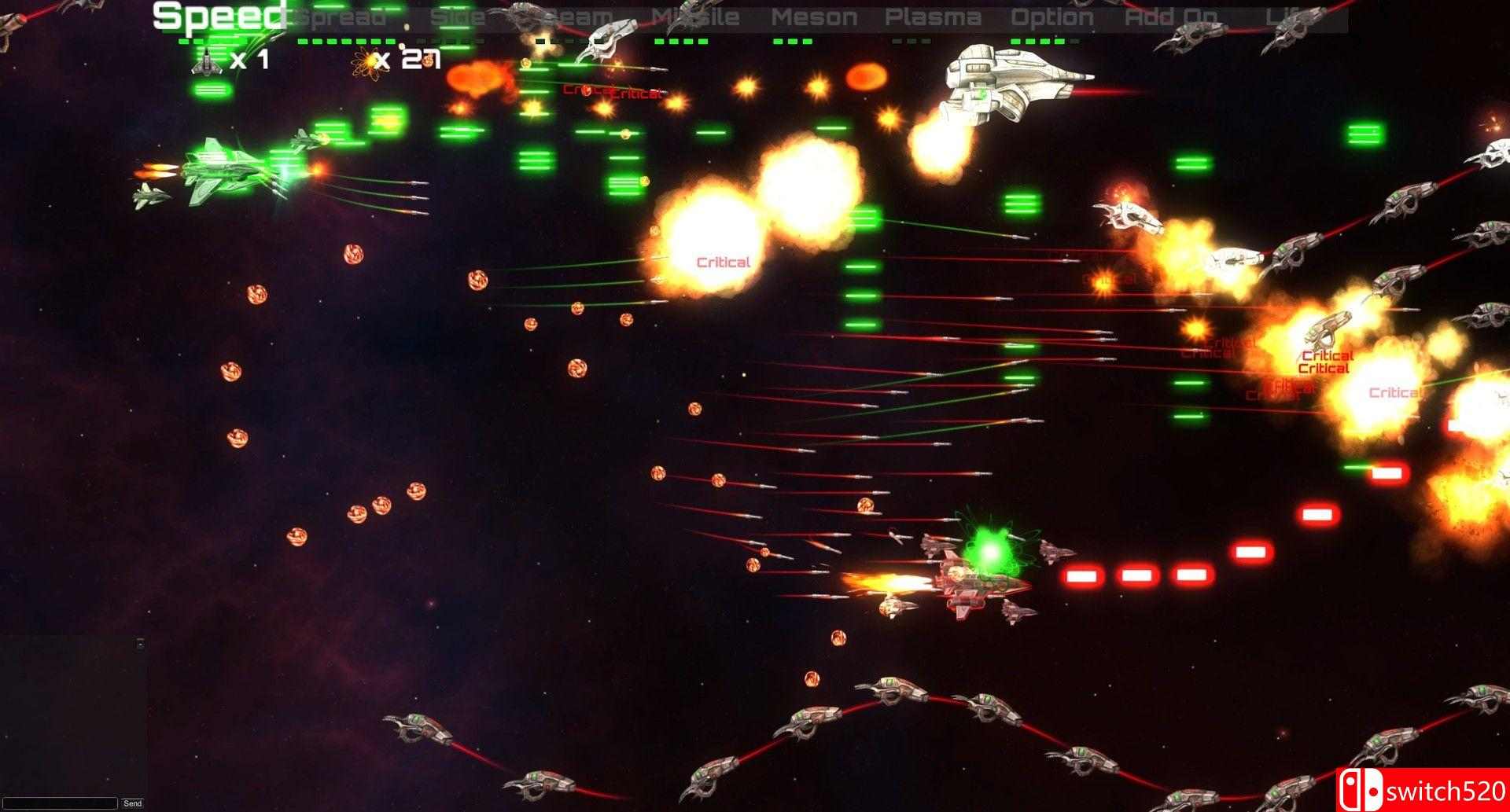1510x812 pixels.
Task: Click the chat message input field
Action: click(x=59, y=803)
